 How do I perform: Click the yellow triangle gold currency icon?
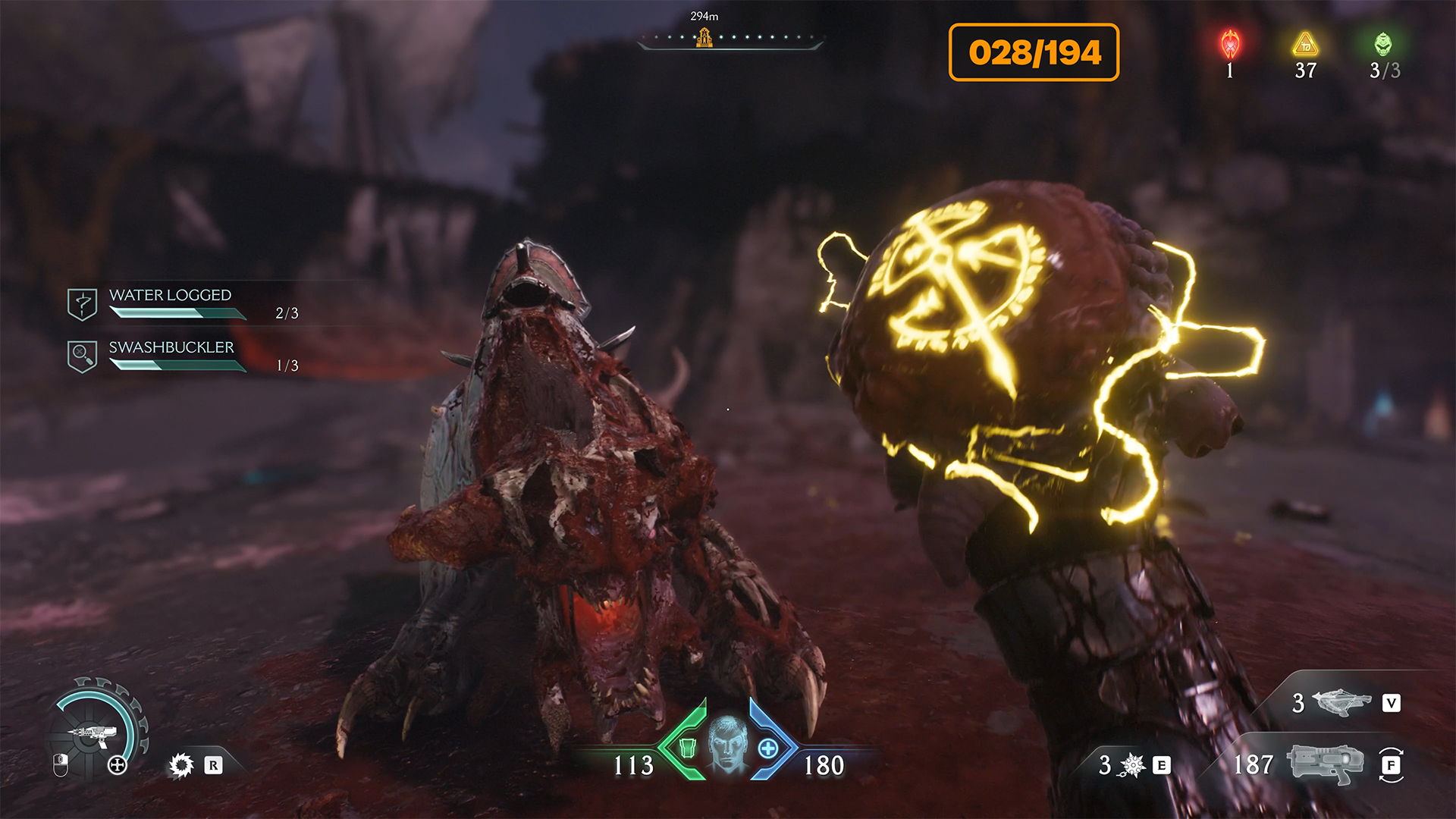pos(1305,45)
